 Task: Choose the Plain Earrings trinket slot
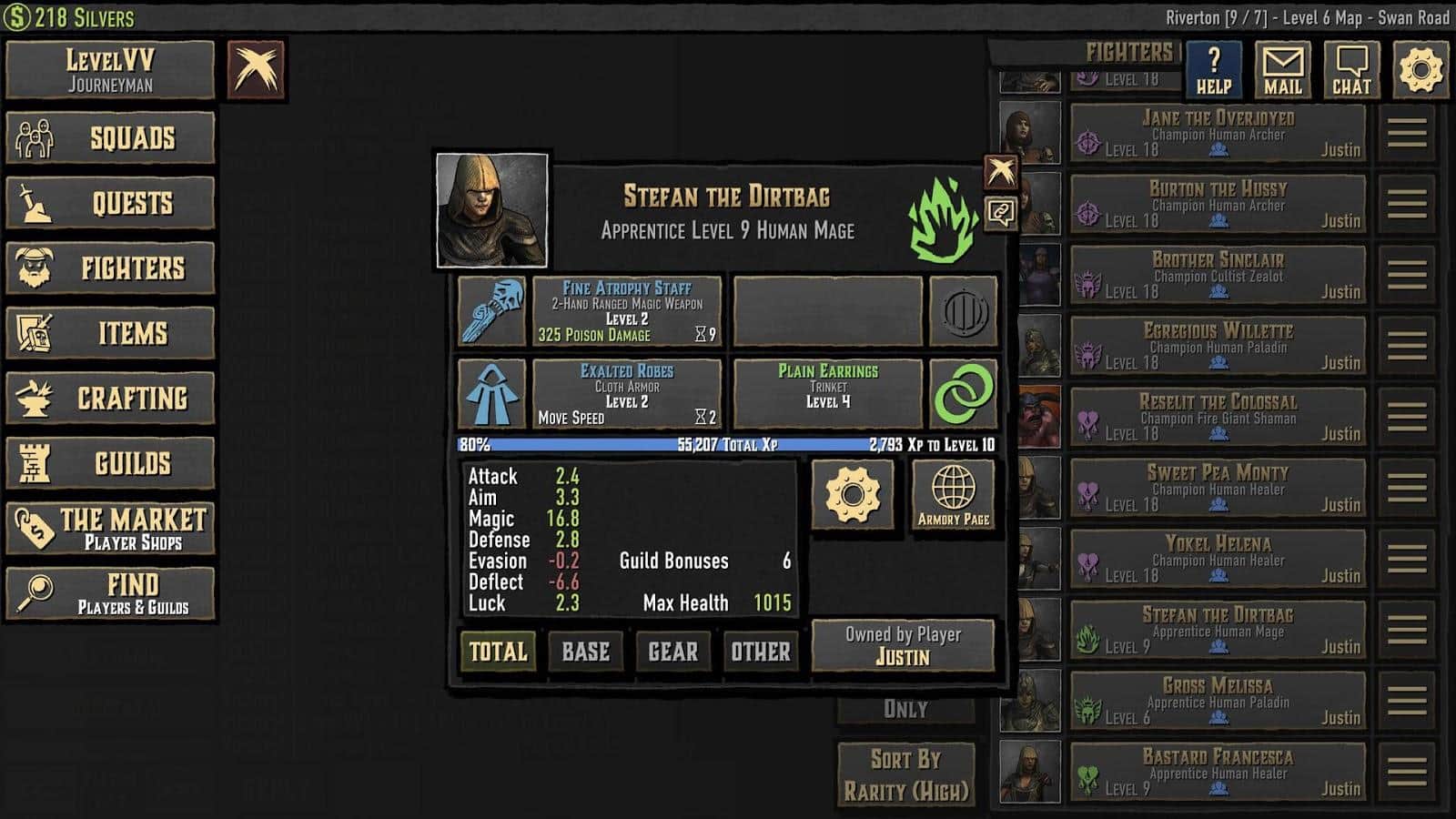(x=827, y=394)
